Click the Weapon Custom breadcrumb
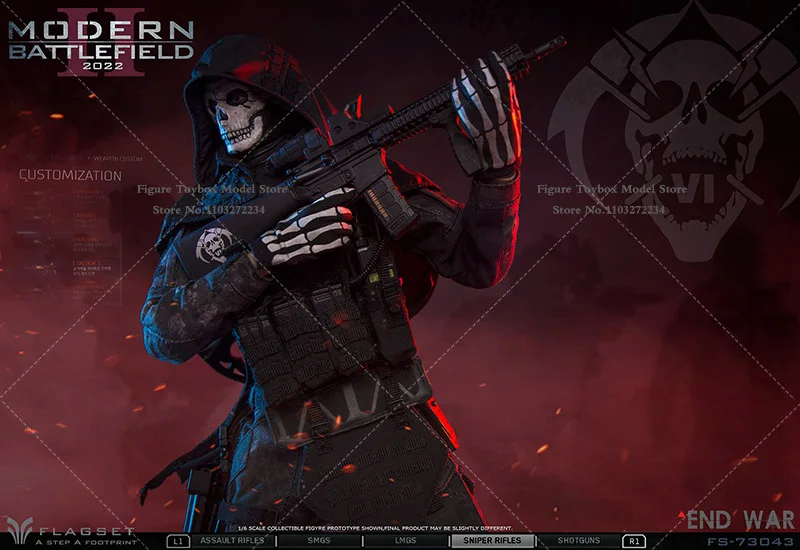The height and width of the screenshot is (550, 800). (x=118, y=159)
